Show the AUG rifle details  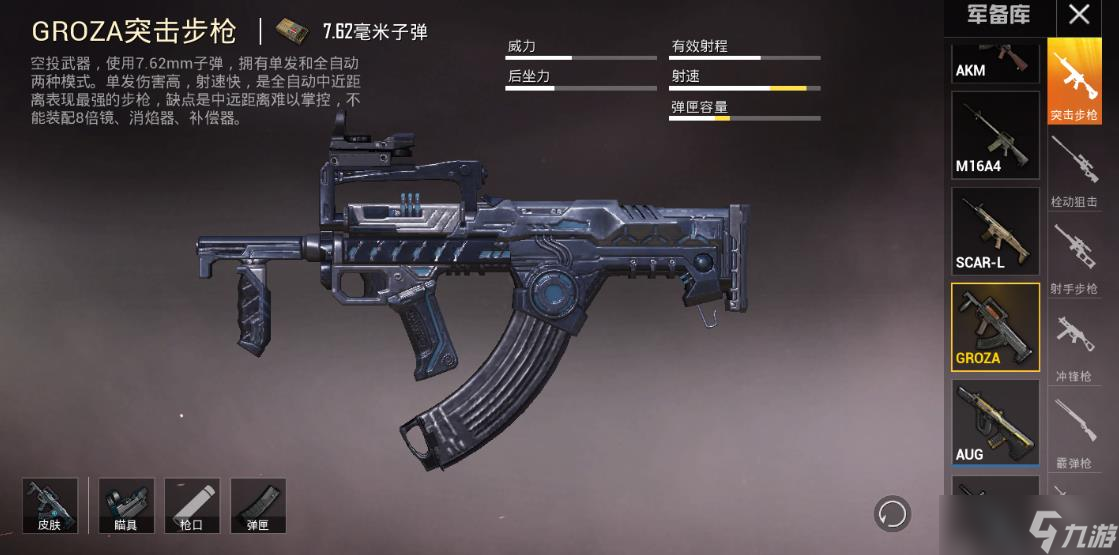tap(994, 423)
